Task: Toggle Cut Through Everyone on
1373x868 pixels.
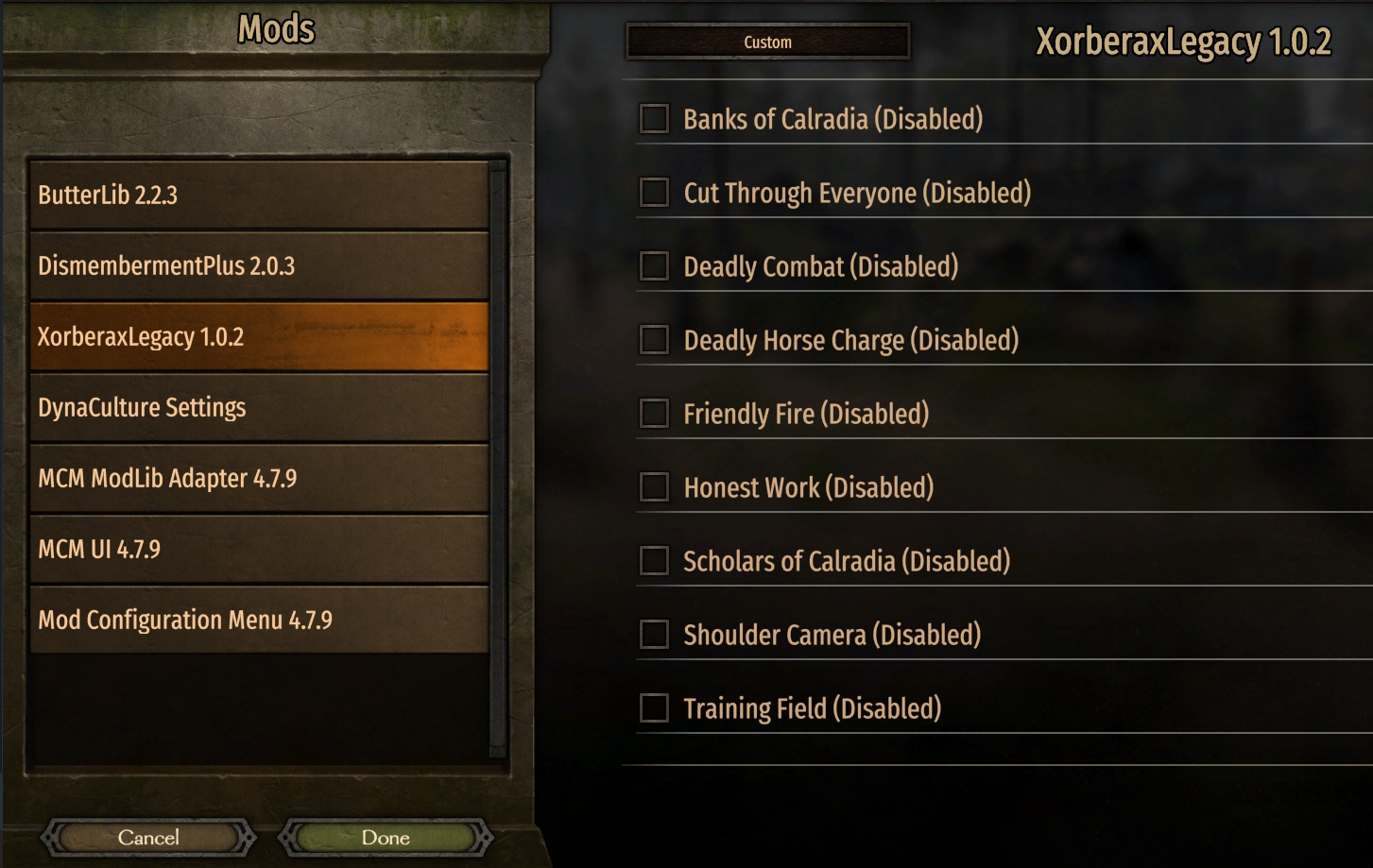Action: pos(654,193)
